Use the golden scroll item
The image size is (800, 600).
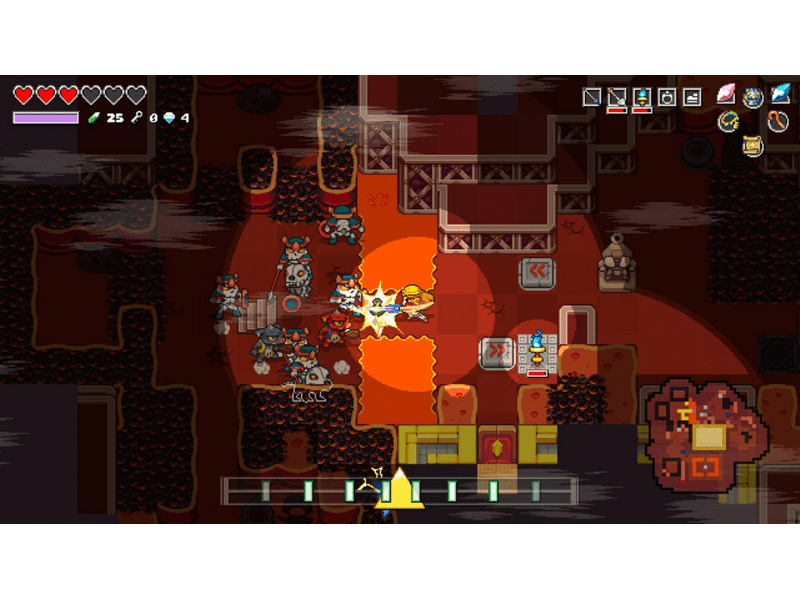tap(753, 146)
